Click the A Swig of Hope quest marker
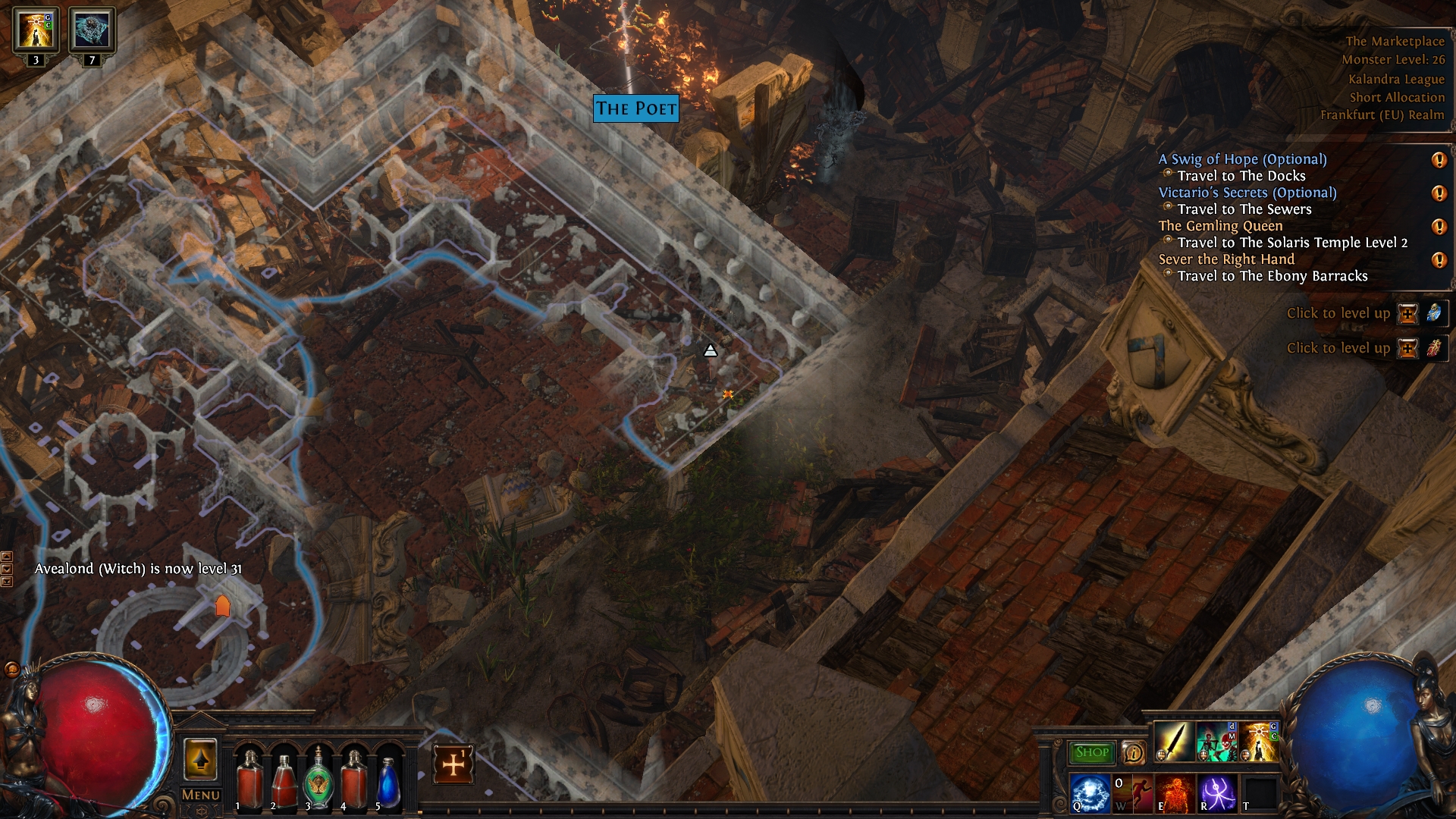Viewport: 1456px width, 819px height. 1439,159
